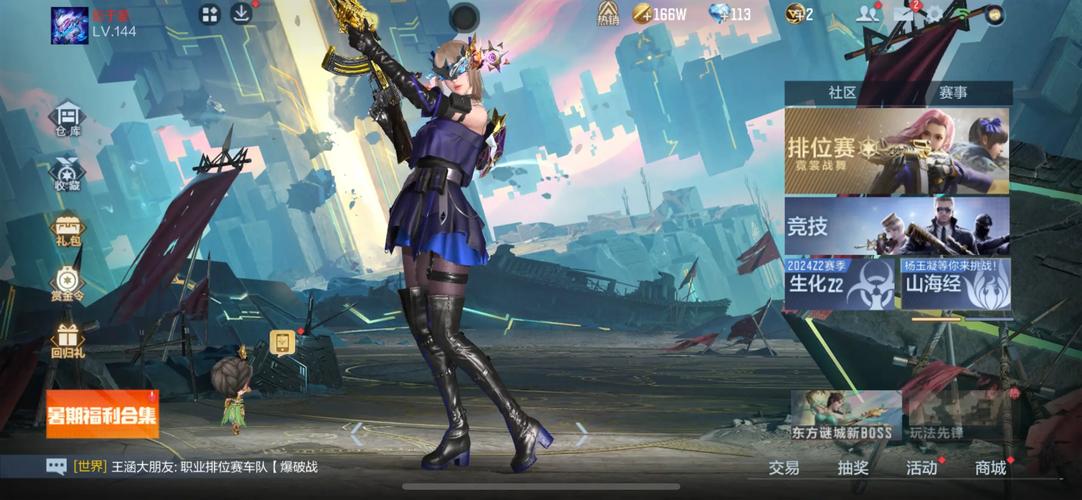
Task: Open the 商城 shop
Action: 990,467
